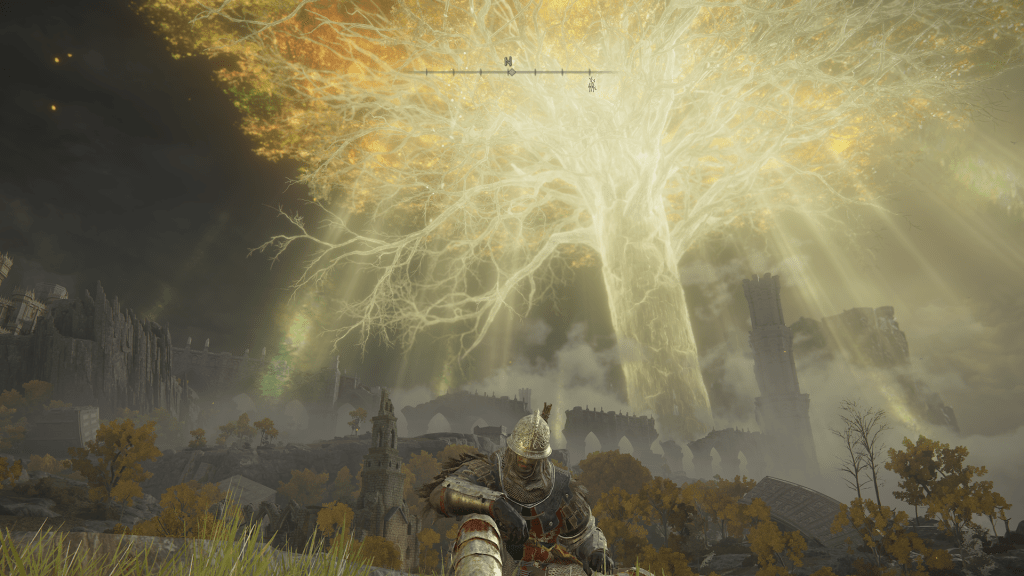Click the North marker on the compass
The image size is (1024, 576).
tap(509, 62)
